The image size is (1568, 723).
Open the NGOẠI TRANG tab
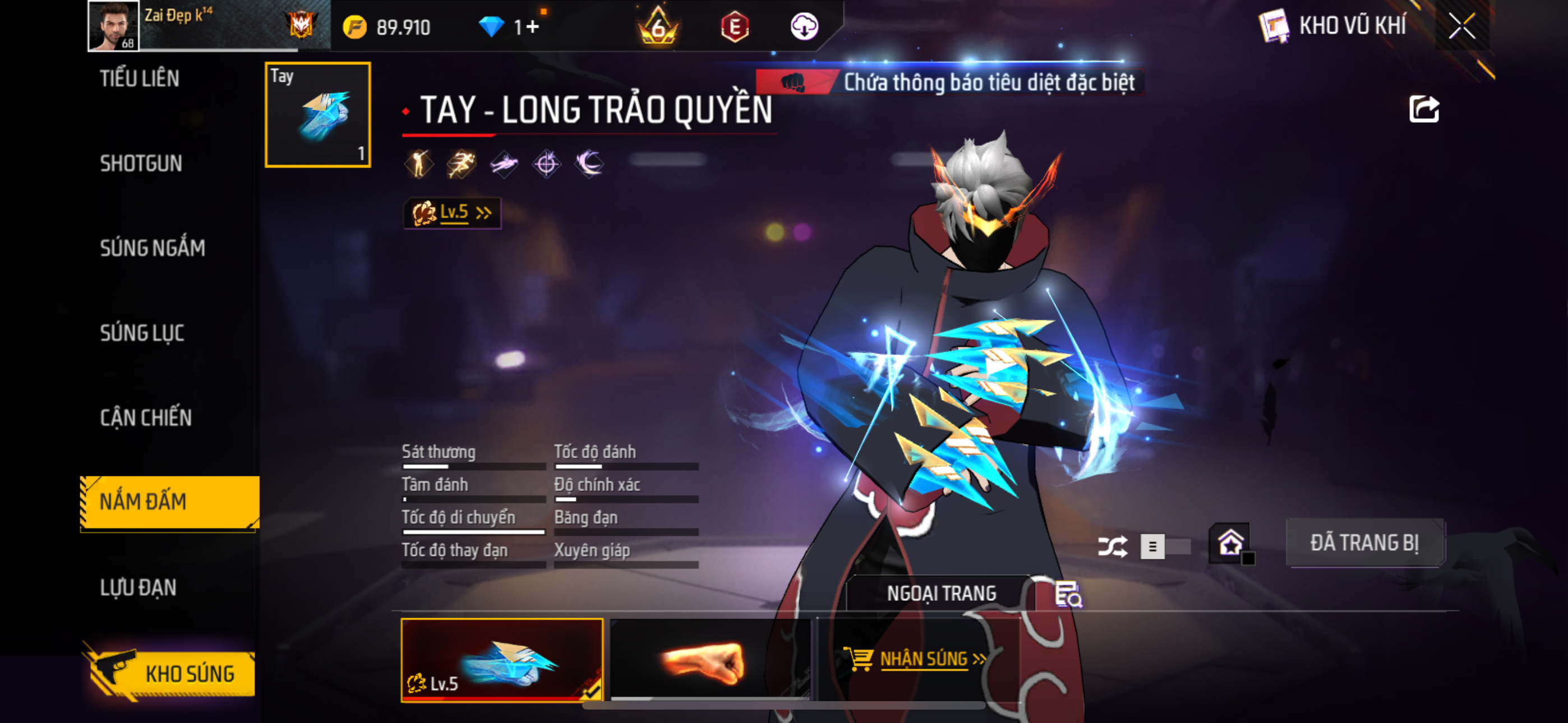(940, 594)
